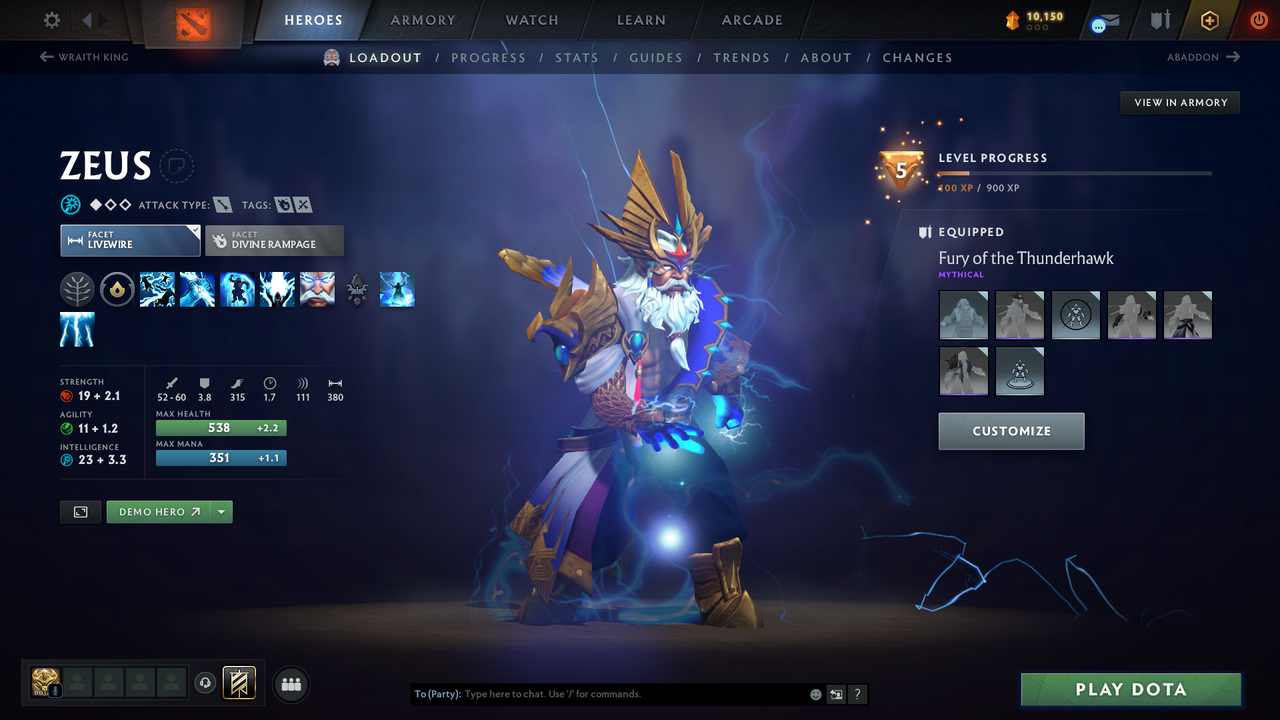Switch to the Stats tab
The width and height of the screenshot is (1280, 720).
click(x=577, y=57)
